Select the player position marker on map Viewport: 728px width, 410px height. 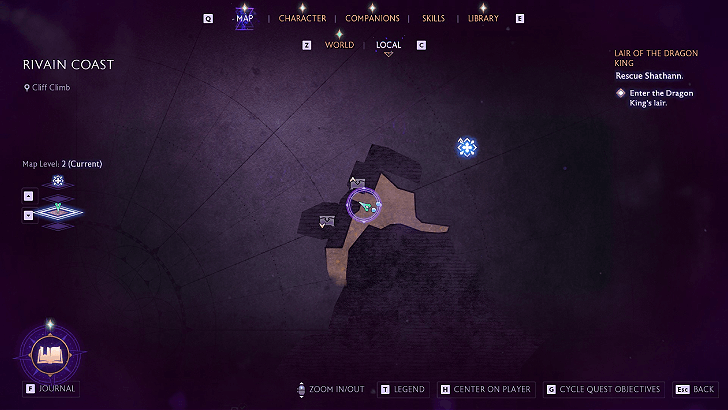pyautogui.click(x=366, y=204)
